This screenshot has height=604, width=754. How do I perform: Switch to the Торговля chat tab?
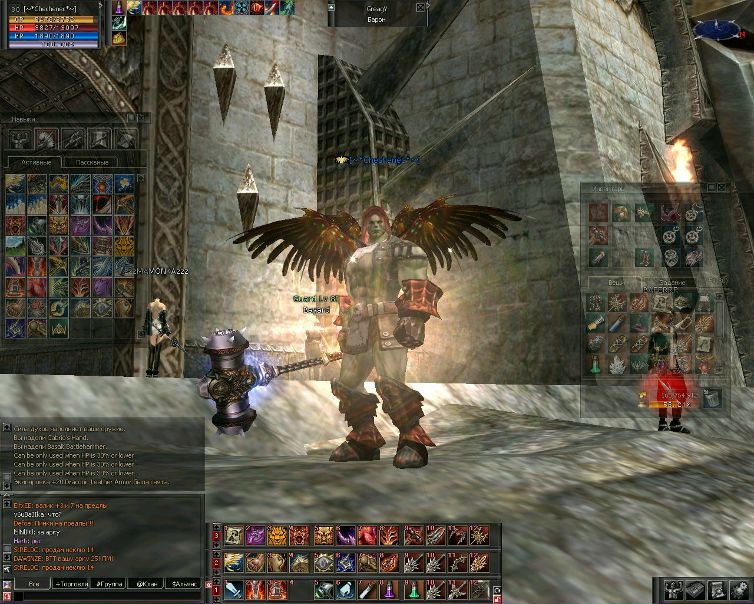72,583
